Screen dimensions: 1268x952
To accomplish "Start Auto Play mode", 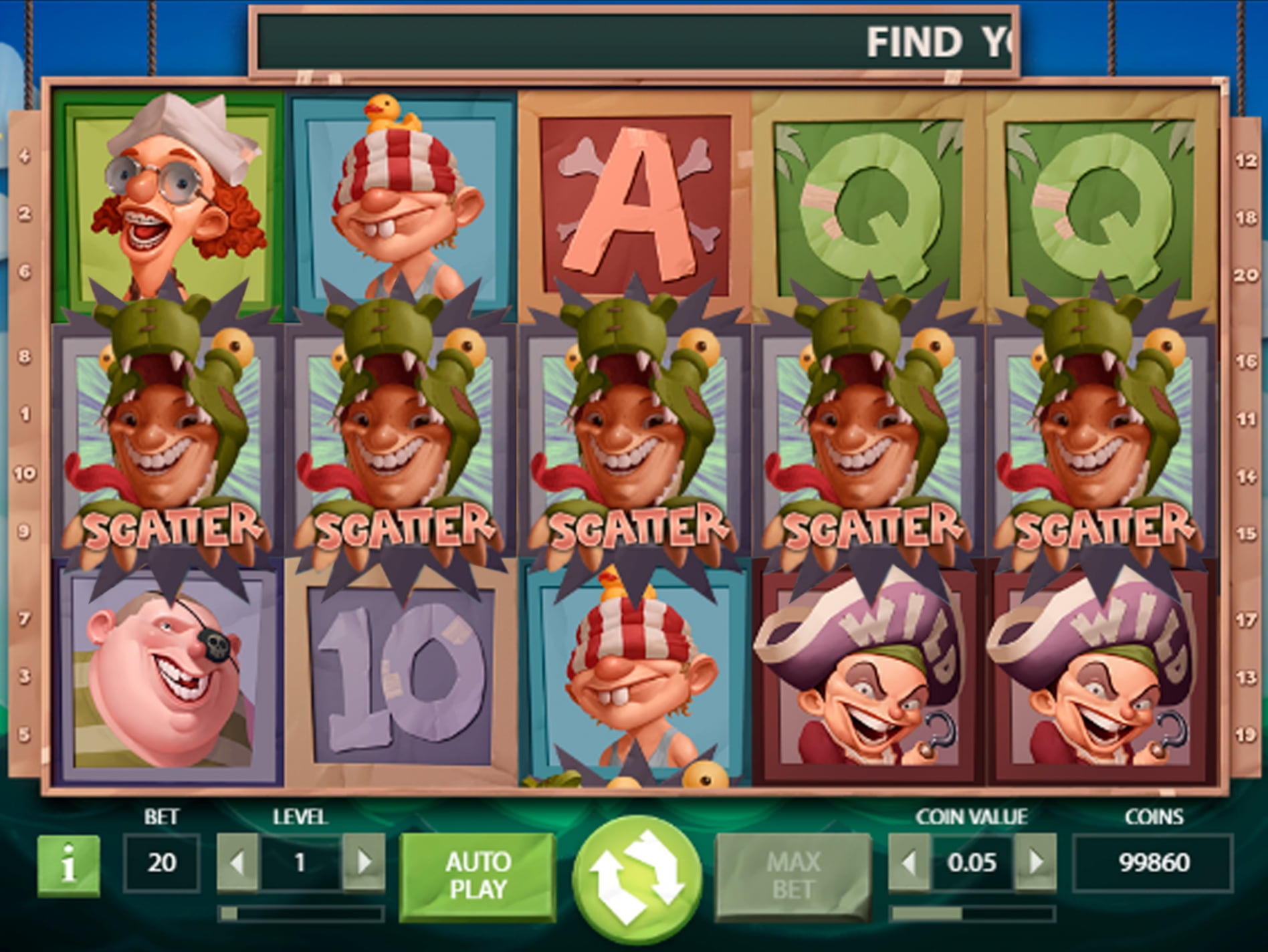I will 478,875.
